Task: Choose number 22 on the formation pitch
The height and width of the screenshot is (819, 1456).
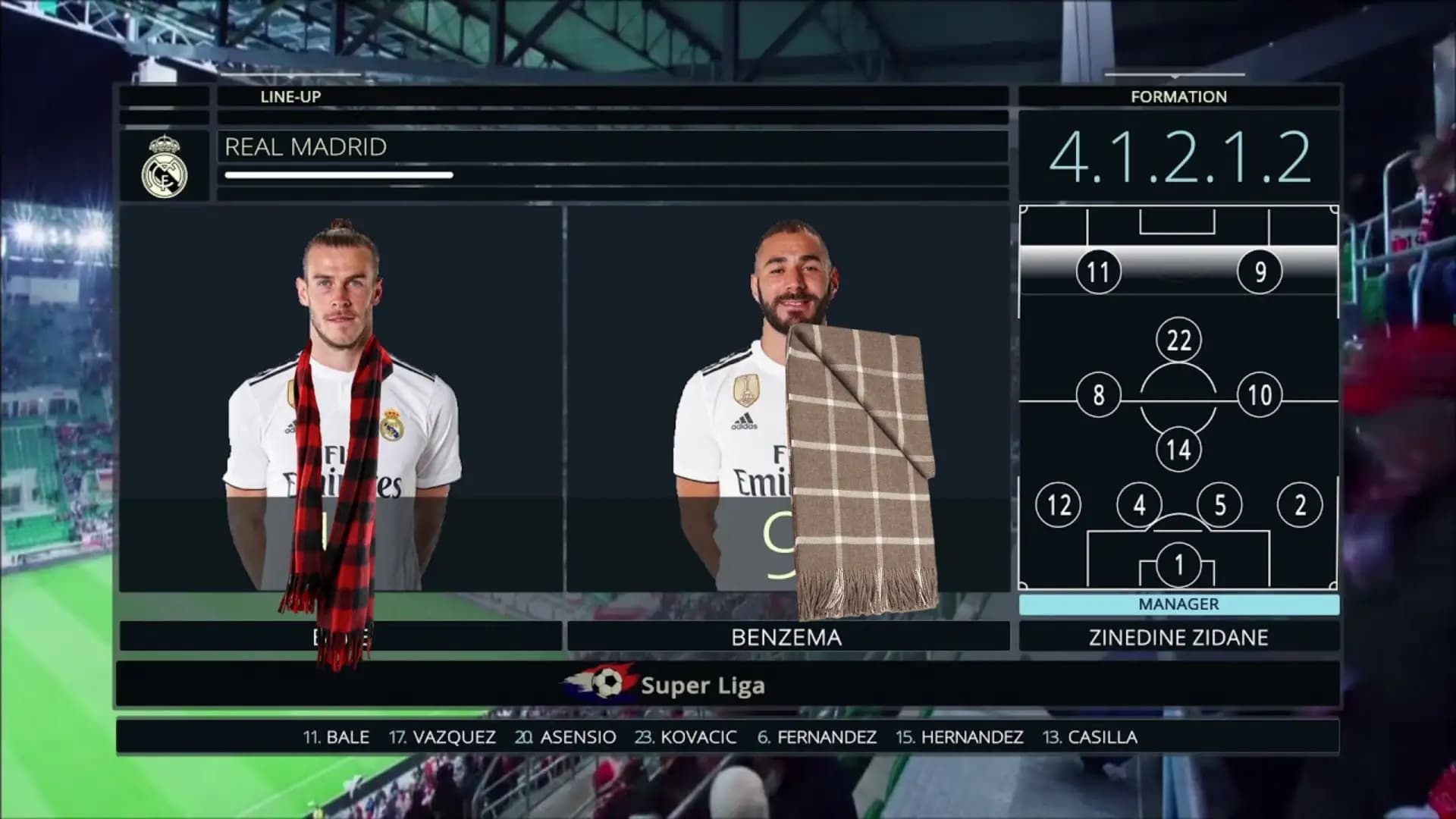Action: pos(1178,340)
